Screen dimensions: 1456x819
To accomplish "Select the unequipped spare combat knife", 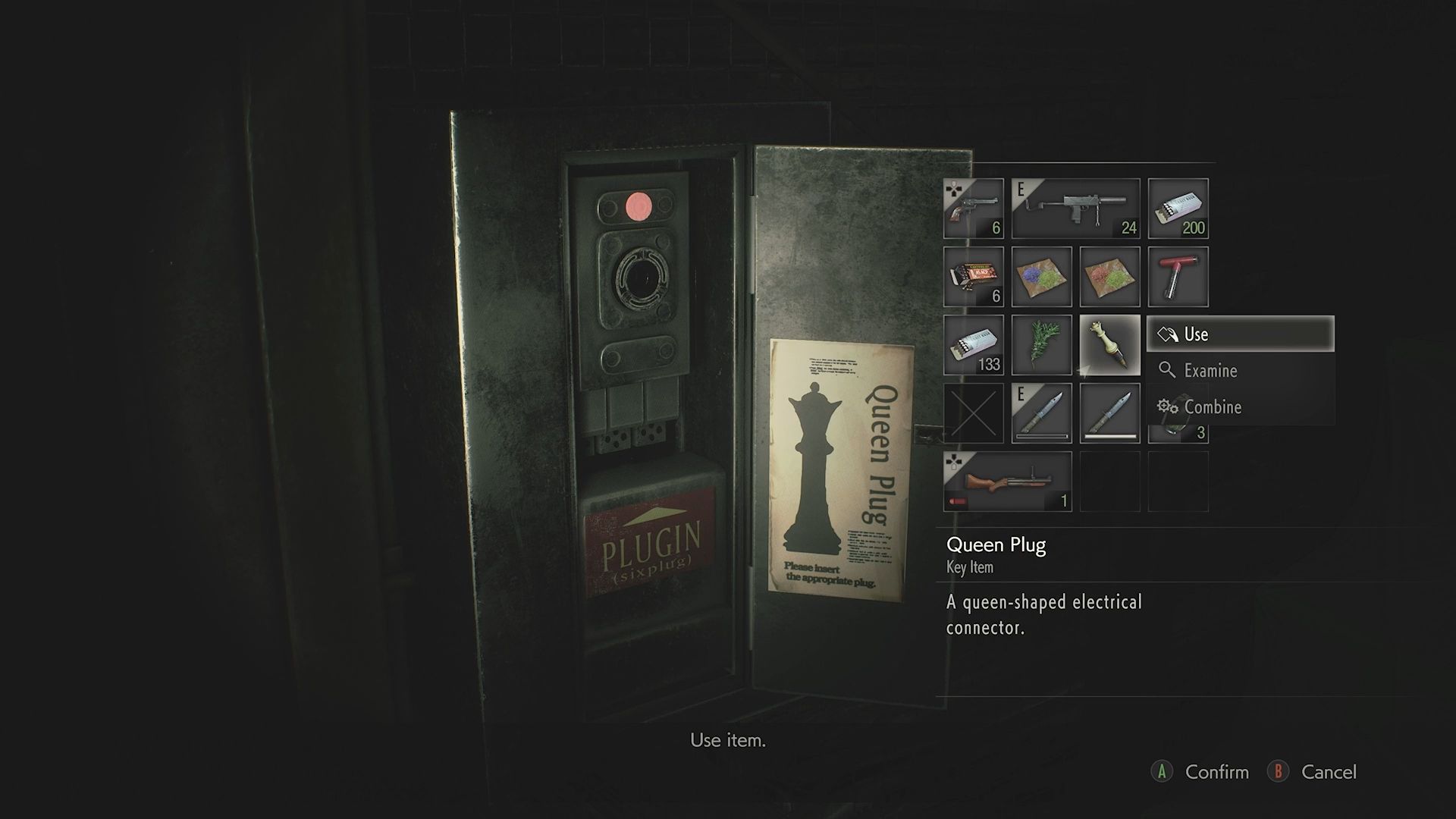I will click(x=1109, y=413).
